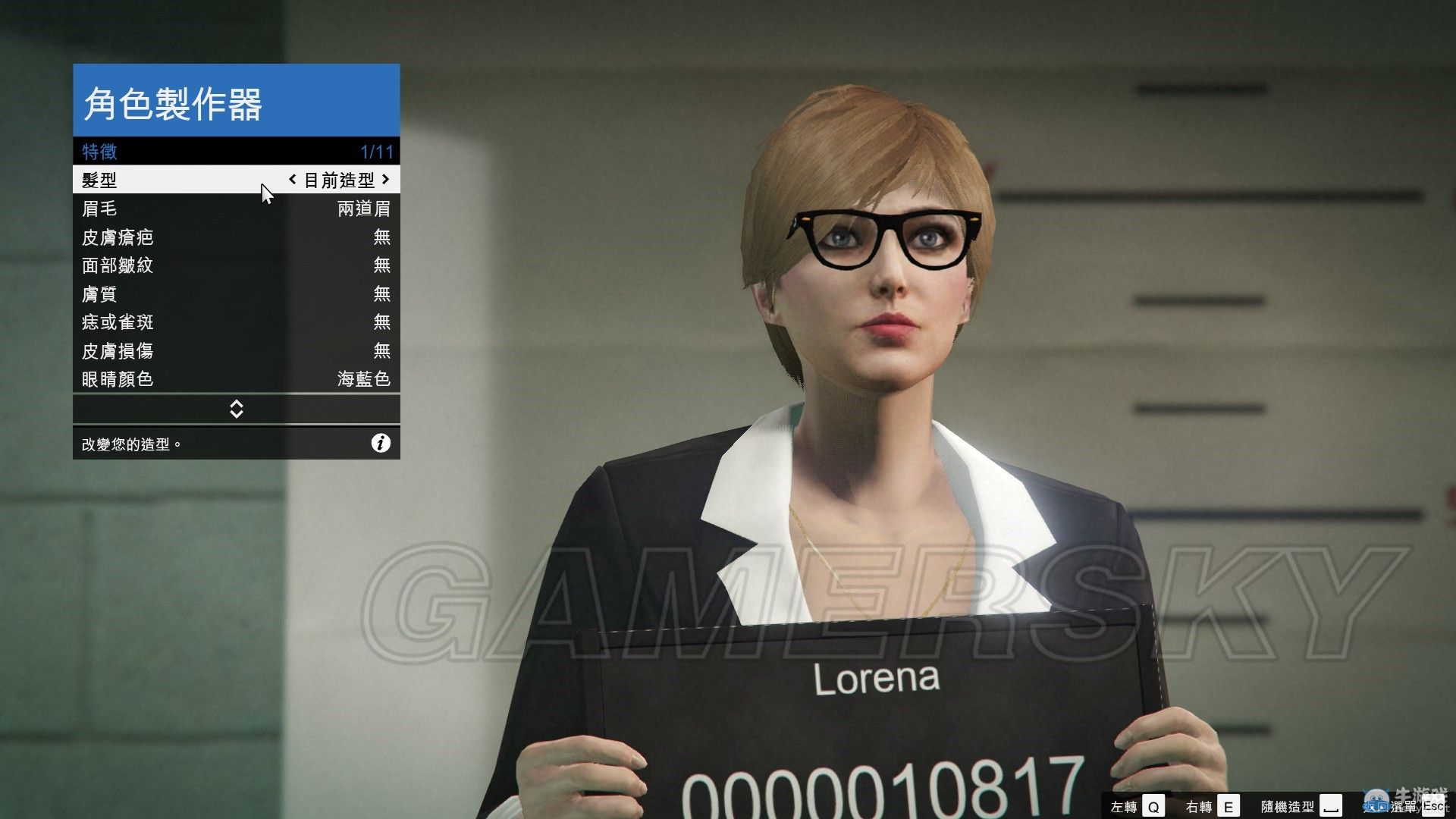
Task: Click the spacebar key icon beside 隨機造型
Action: (x=1331, y=806)
